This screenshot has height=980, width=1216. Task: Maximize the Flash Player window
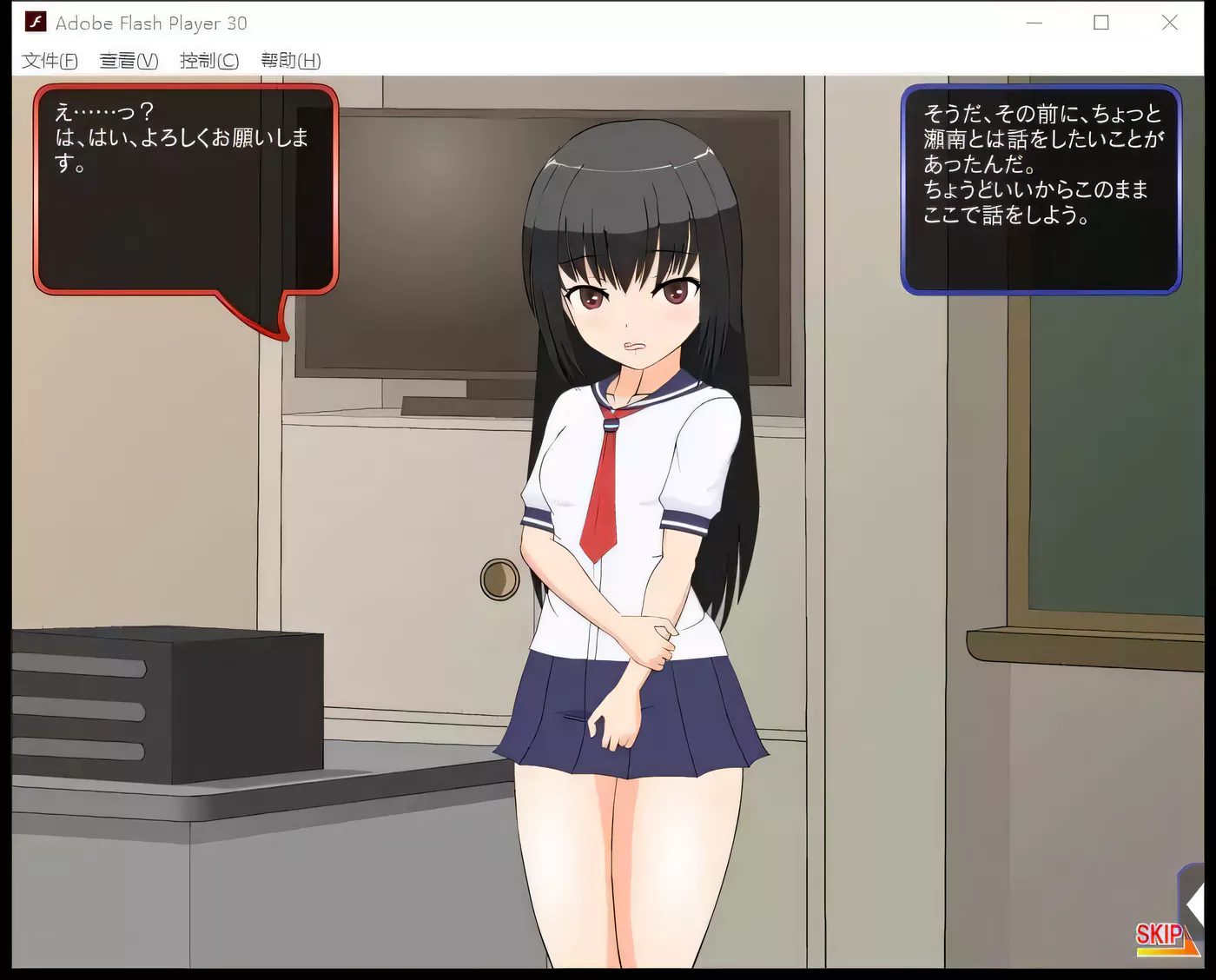[1101, 23]
